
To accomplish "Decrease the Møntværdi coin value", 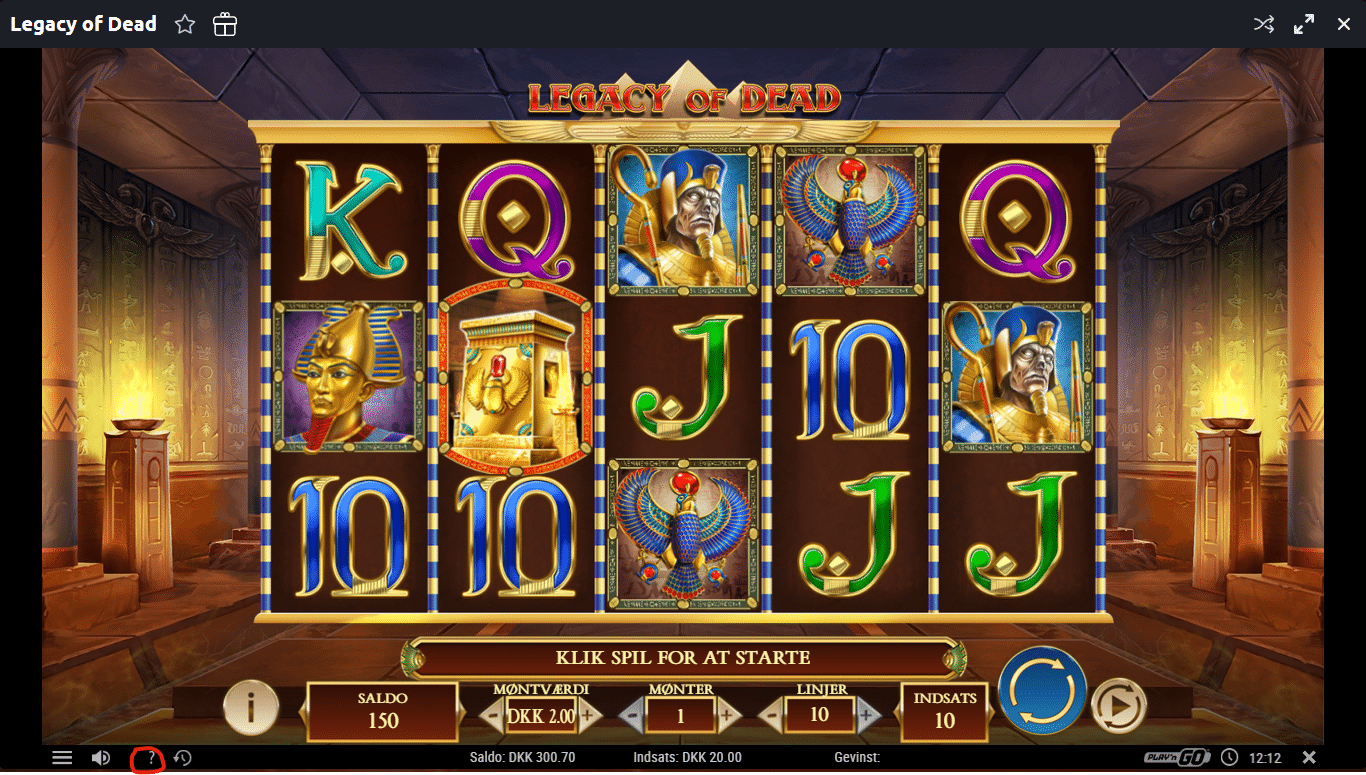I will 492,715.
